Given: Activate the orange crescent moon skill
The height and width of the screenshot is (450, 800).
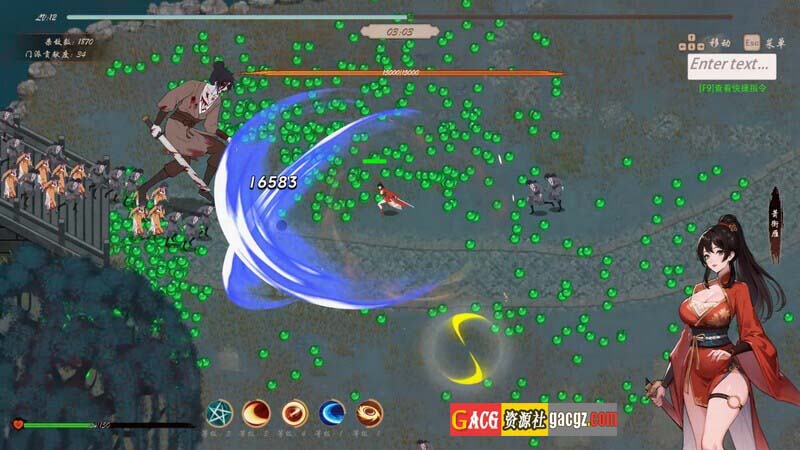Looking at the screenshot, I should [257, 412].
